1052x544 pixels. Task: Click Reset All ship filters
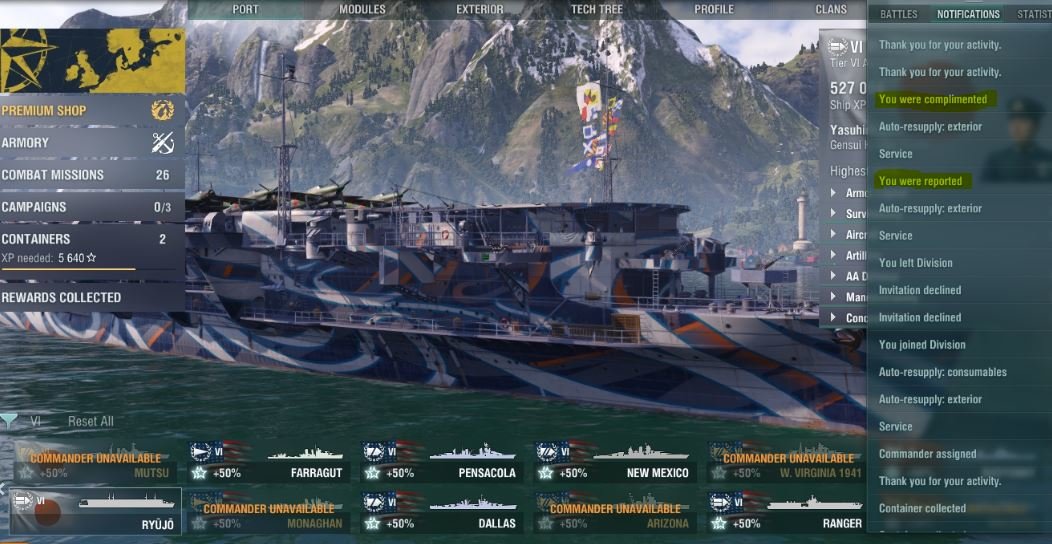click(90, 422)
